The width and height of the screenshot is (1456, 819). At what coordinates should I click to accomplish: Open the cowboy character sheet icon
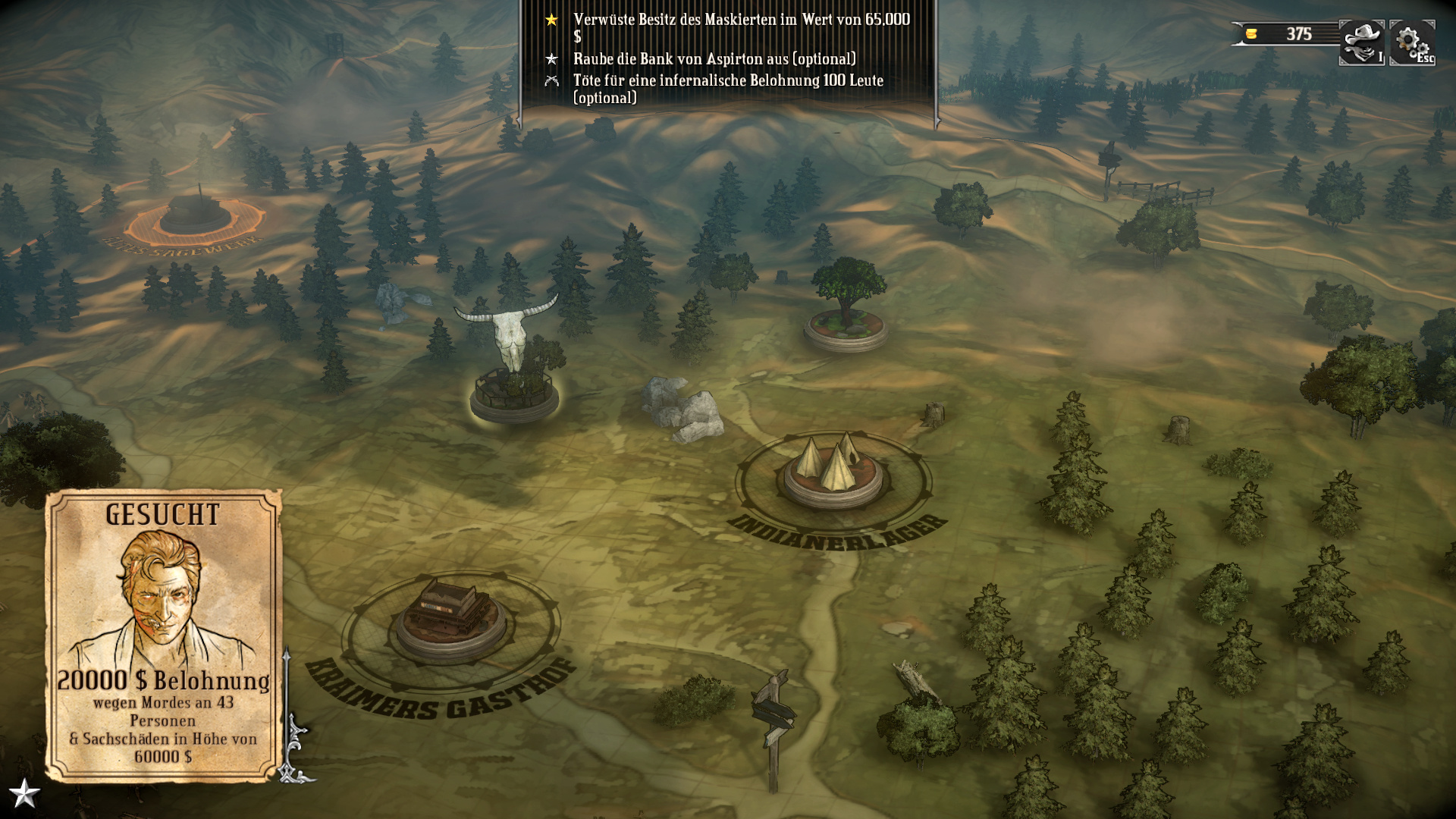(1361, 42)
